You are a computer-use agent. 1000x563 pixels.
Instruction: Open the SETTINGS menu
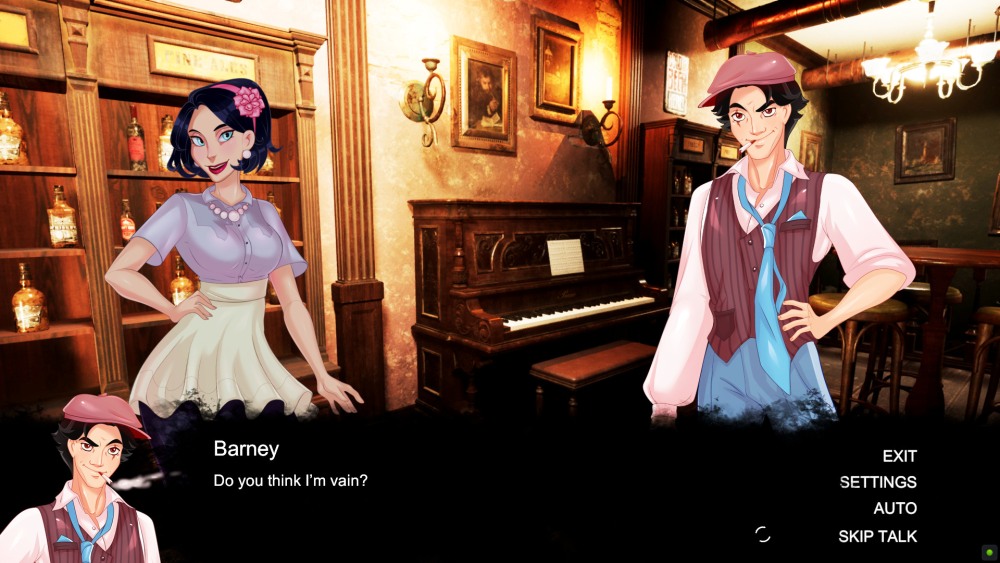pos(878,482)
